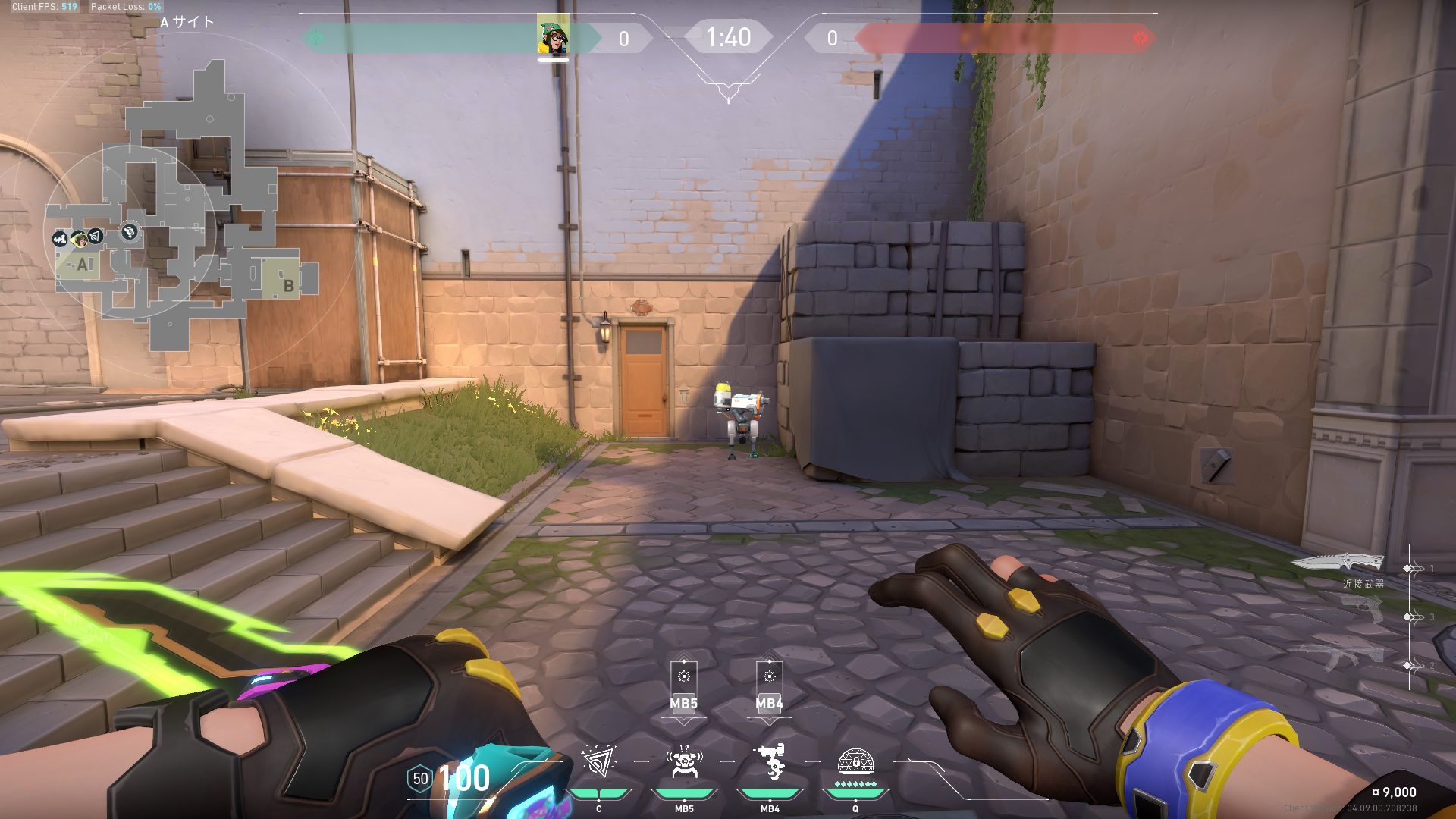Click the deployed Turret indicator labeled MB4
Screen dimensions: 1456x819
point(769,686)
